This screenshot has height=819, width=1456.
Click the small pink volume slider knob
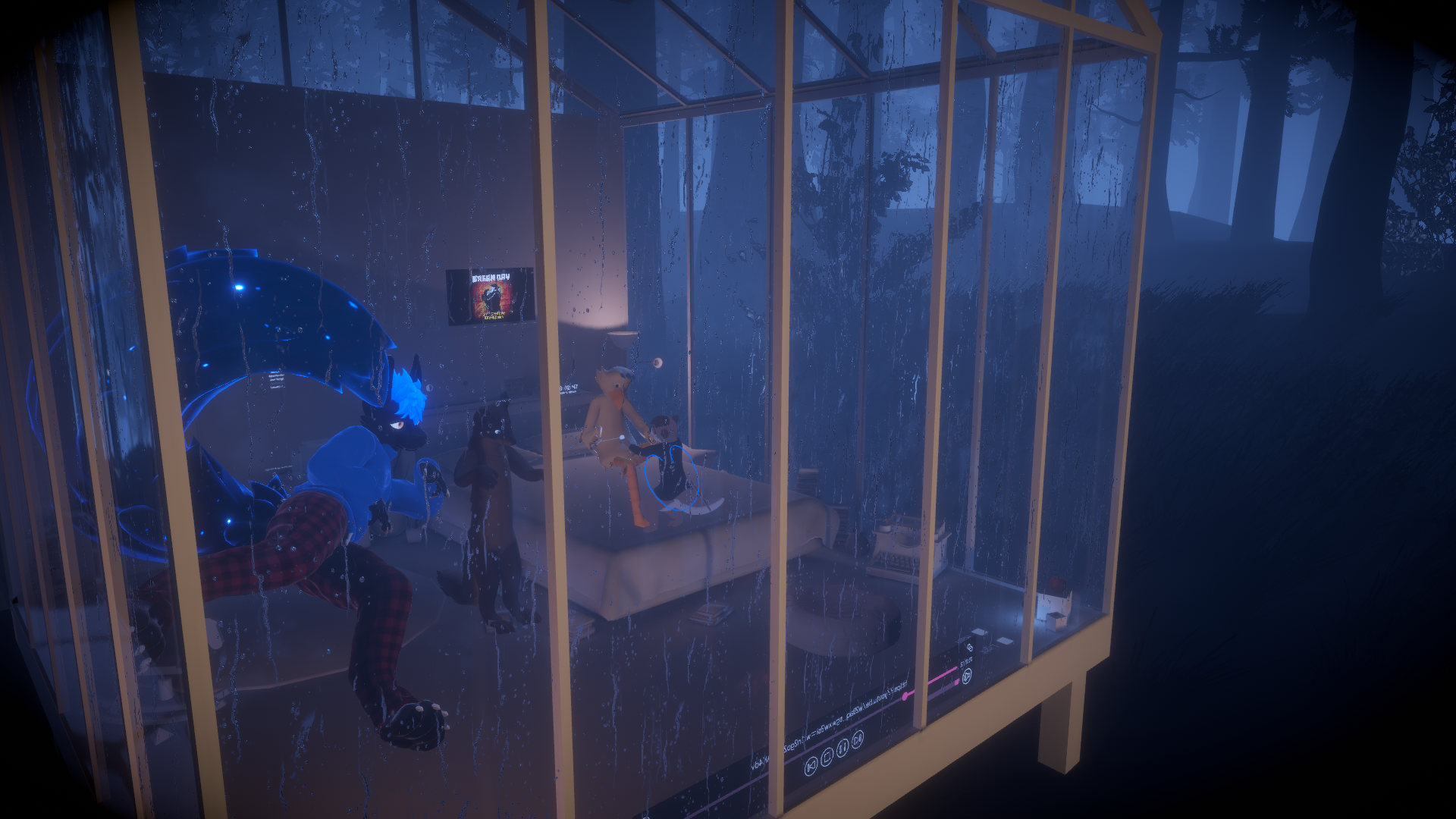tap(957, 681)
